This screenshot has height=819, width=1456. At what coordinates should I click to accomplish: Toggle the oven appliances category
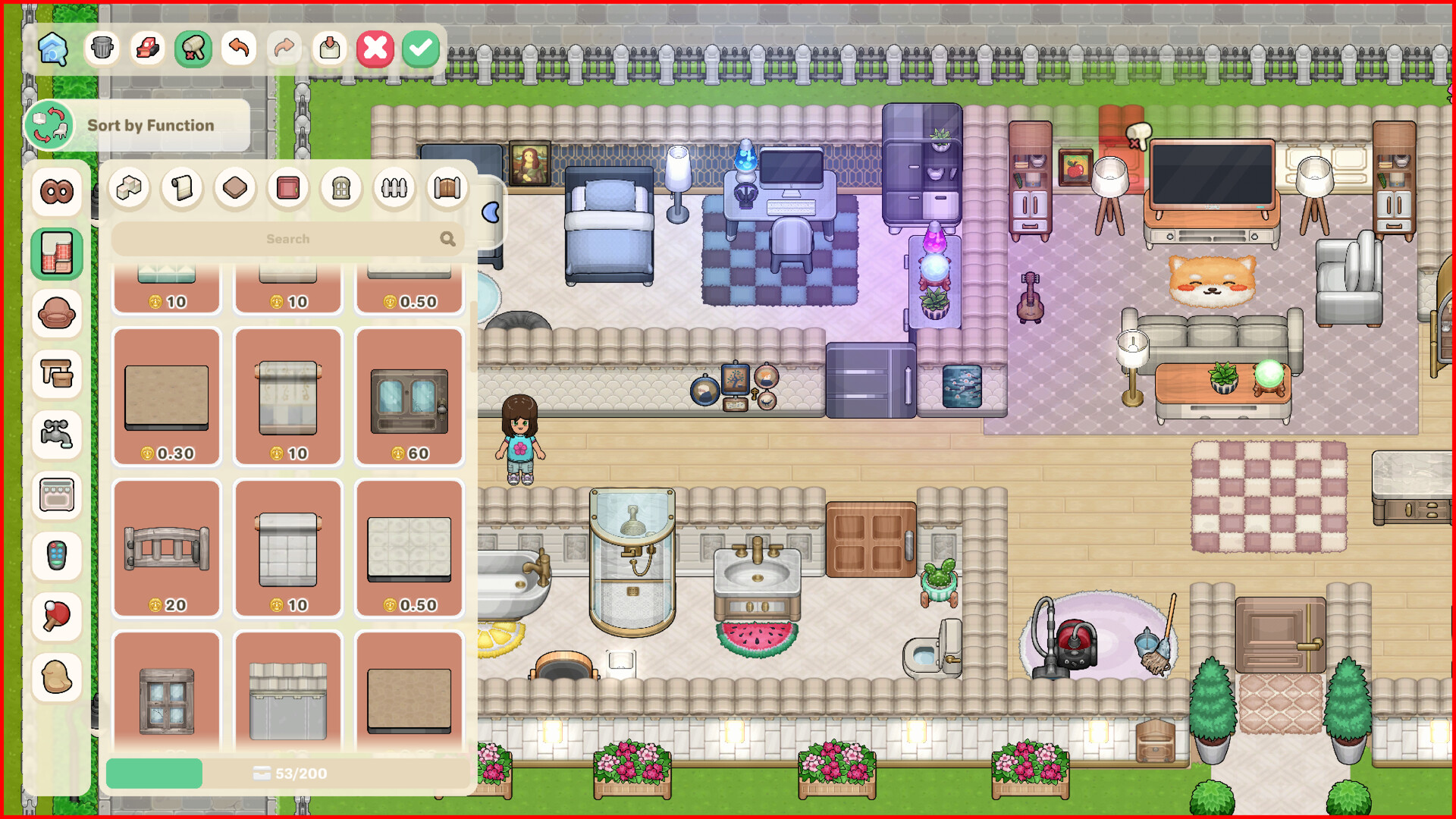click(x=57, y=495)
